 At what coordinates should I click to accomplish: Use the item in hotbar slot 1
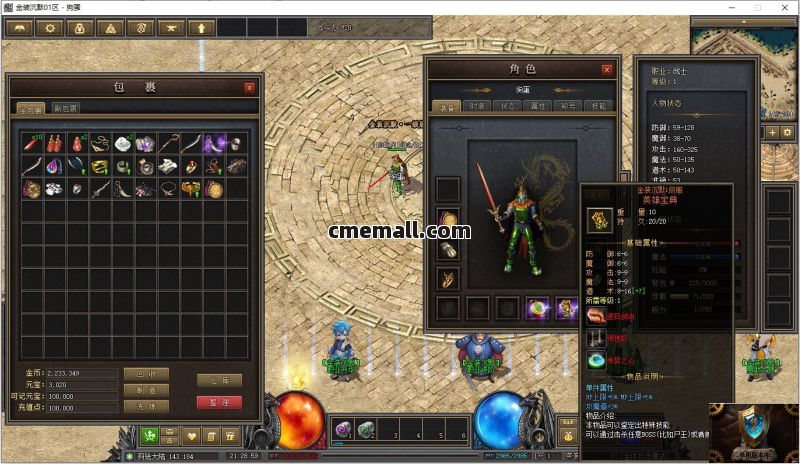pos(341,428)
